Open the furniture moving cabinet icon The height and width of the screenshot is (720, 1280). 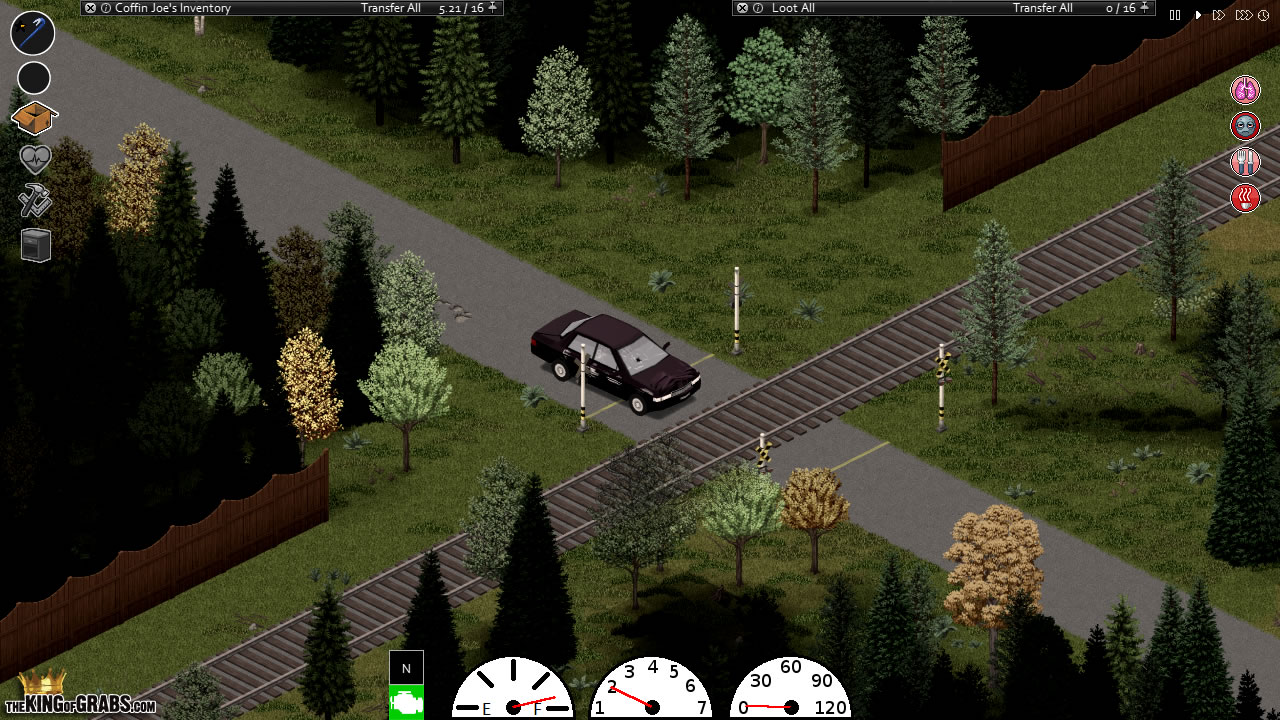[x=36, y=244]
